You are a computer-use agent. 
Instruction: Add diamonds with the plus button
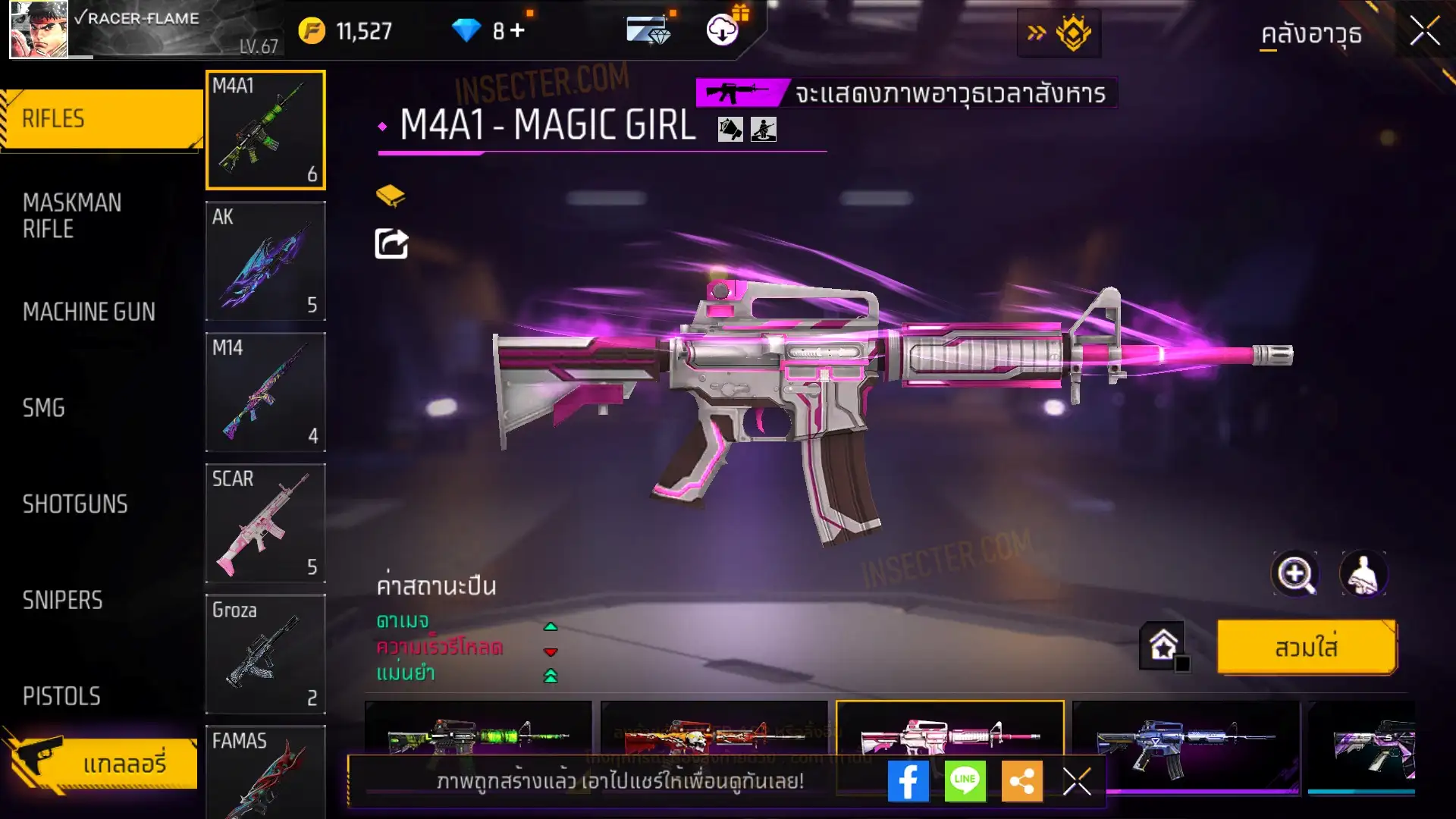pyautogui.click(x=517, y=31)
